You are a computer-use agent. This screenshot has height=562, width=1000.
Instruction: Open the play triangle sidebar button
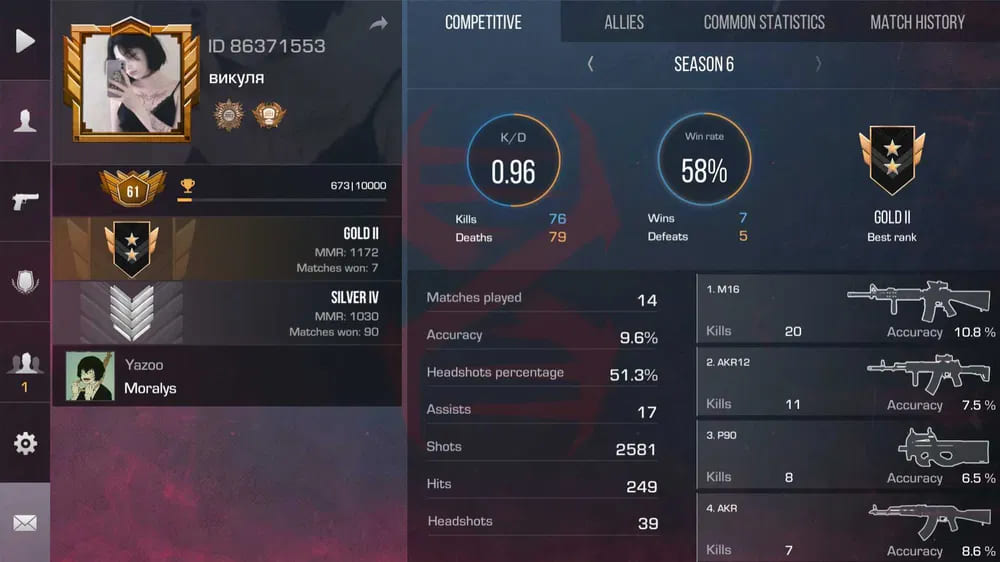25,40
